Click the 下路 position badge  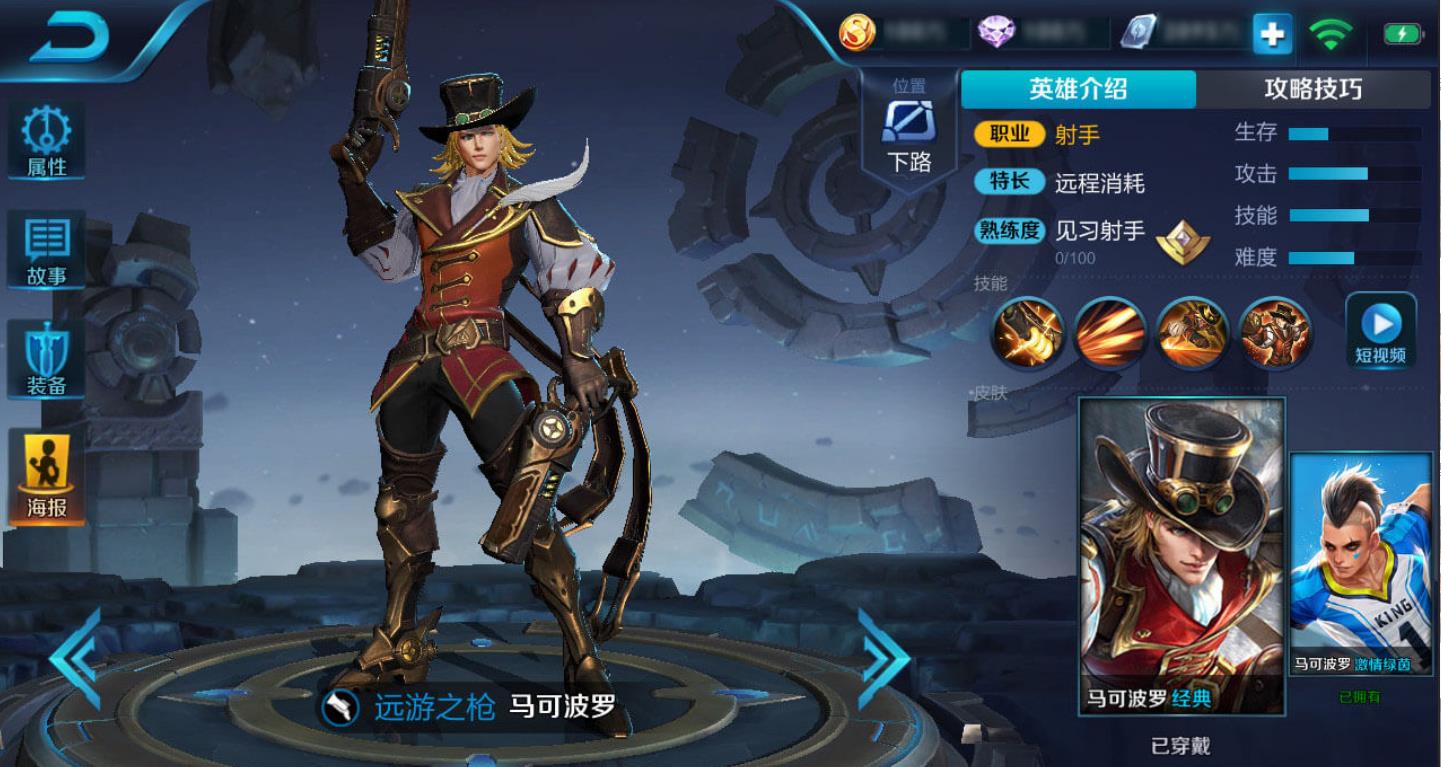point(908,130)
